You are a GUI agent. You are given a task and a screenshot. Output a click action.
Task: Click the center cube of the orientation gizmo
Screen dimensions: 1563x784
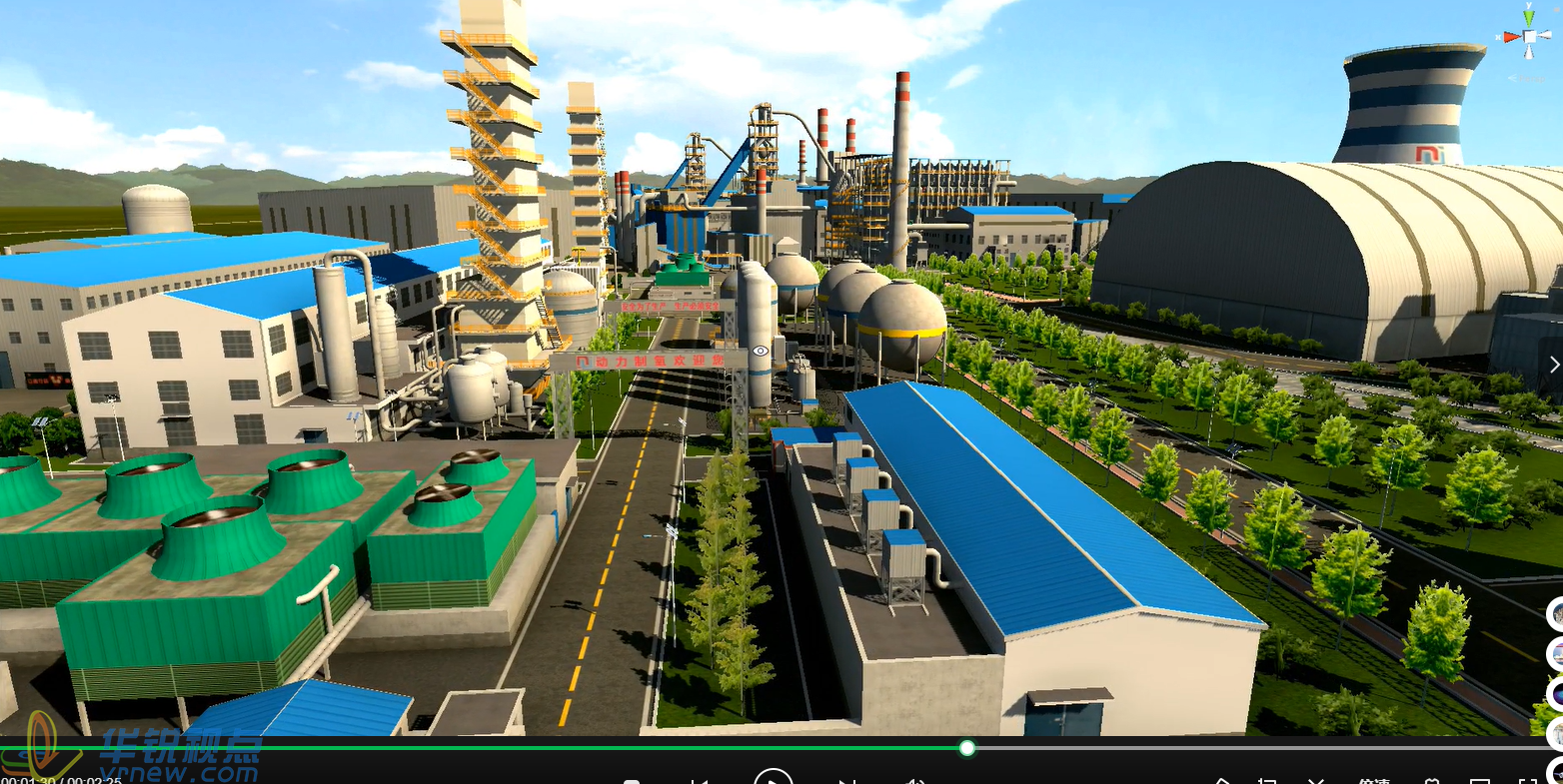[1530, 37]
